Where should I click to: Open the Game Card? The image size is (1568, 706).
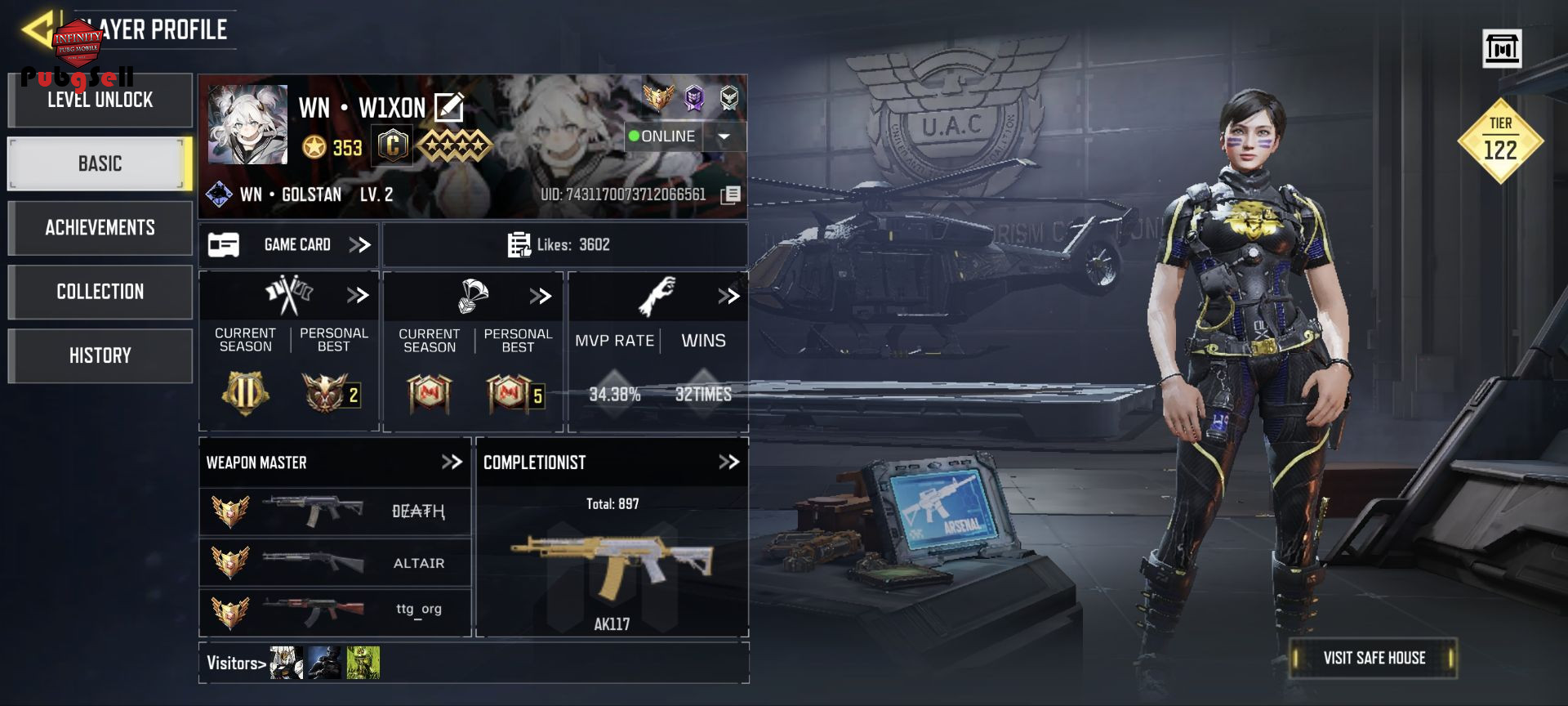click(x=288, y=245)
